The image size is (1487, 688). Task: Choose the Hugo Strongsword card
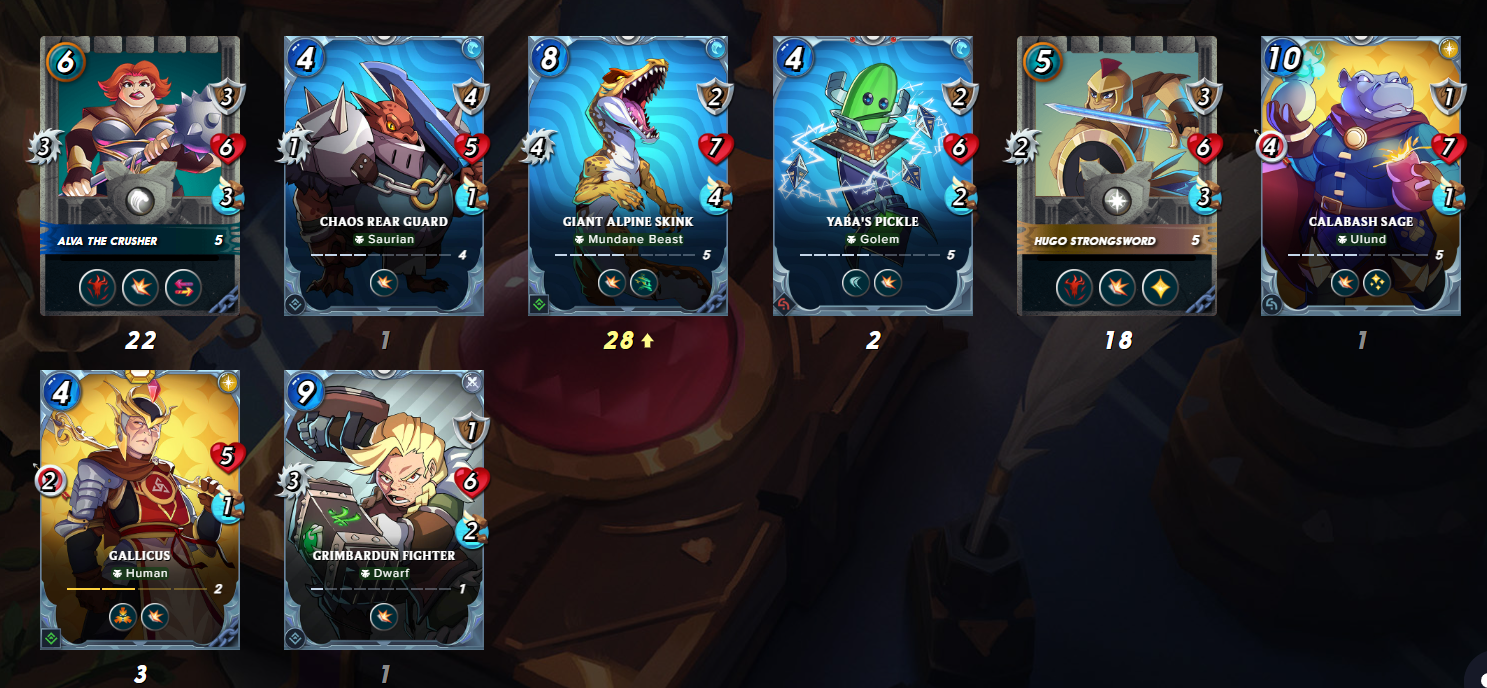point(1117,176)
